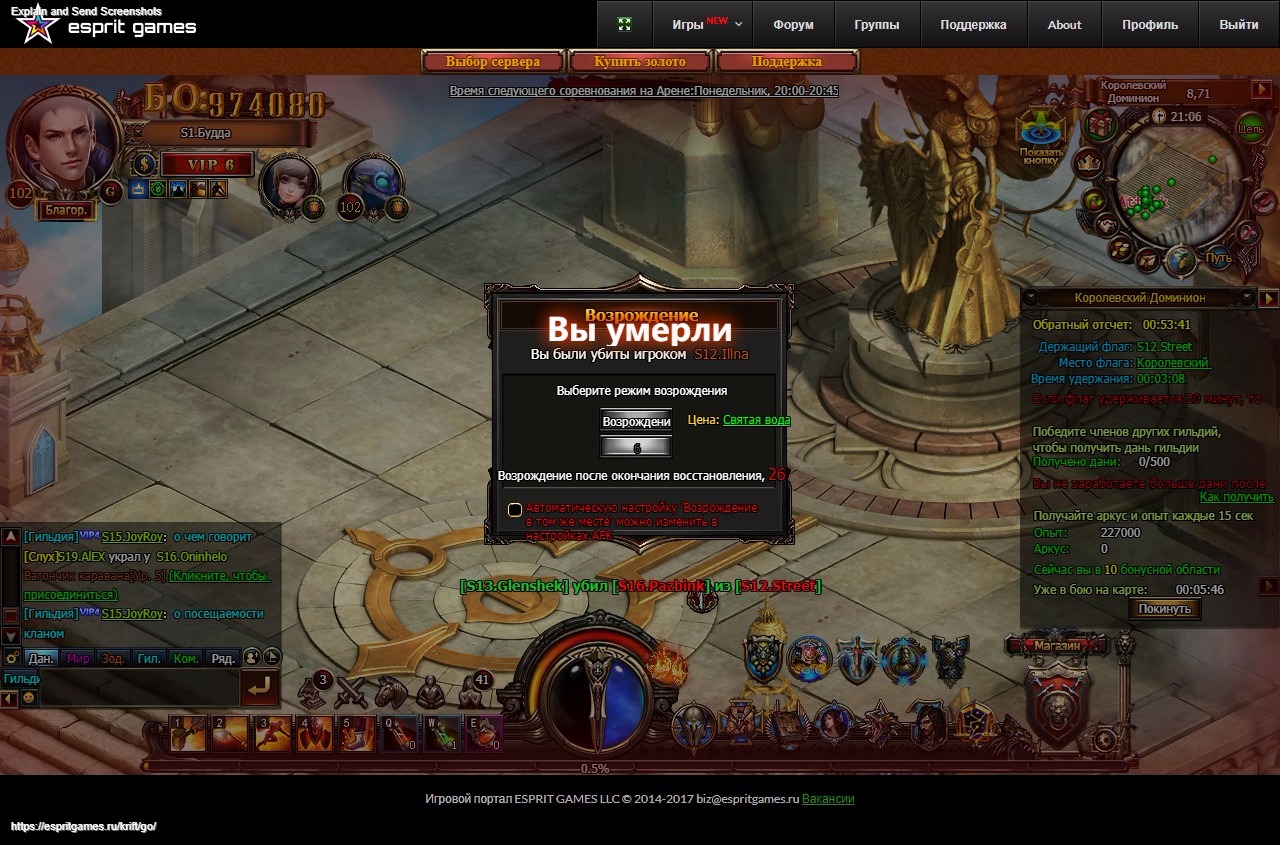Click the green Цель target button

coord(1251,129)
